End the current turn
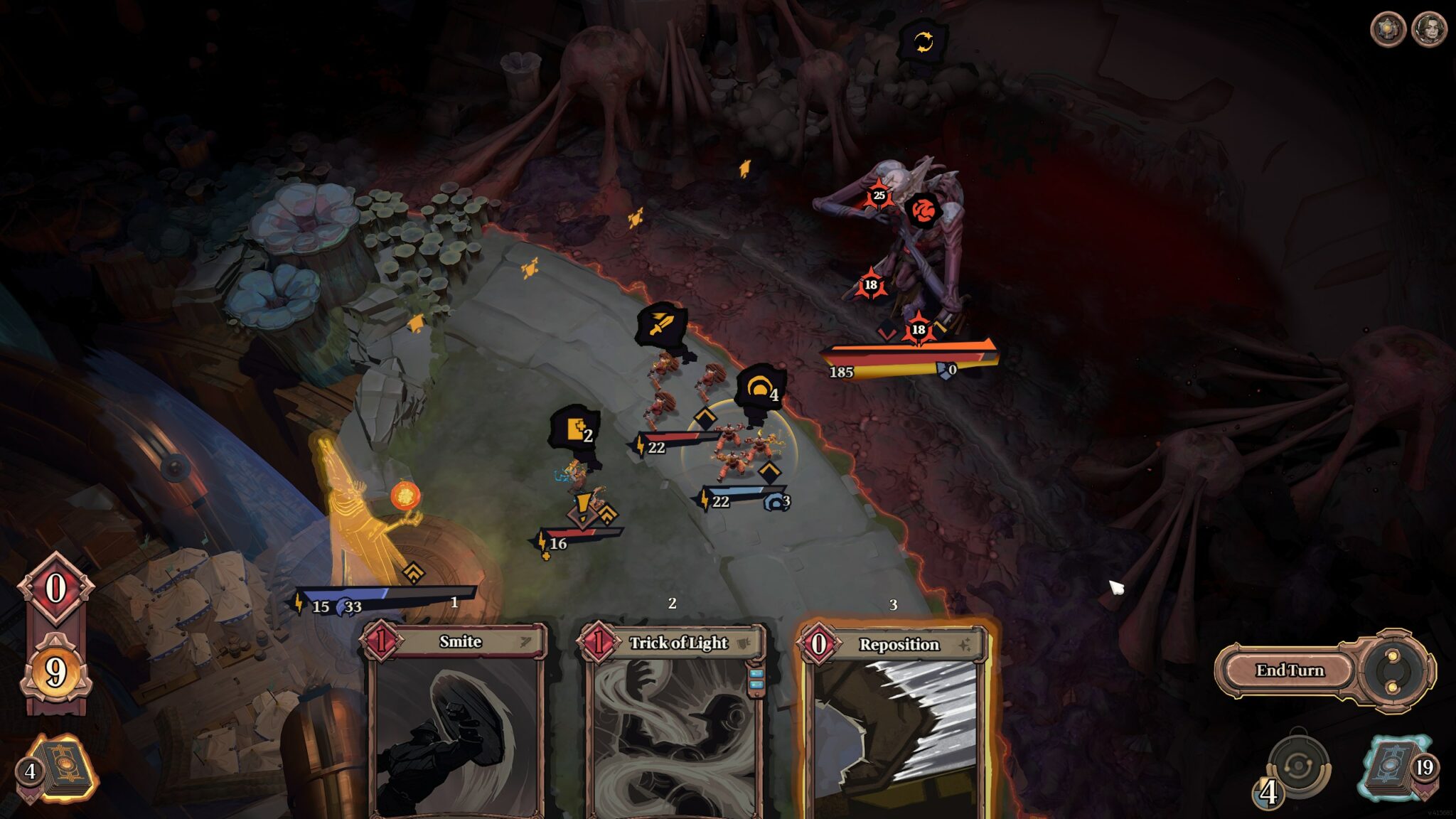This screenshot has height=819, width=1456. point(1290,670)
